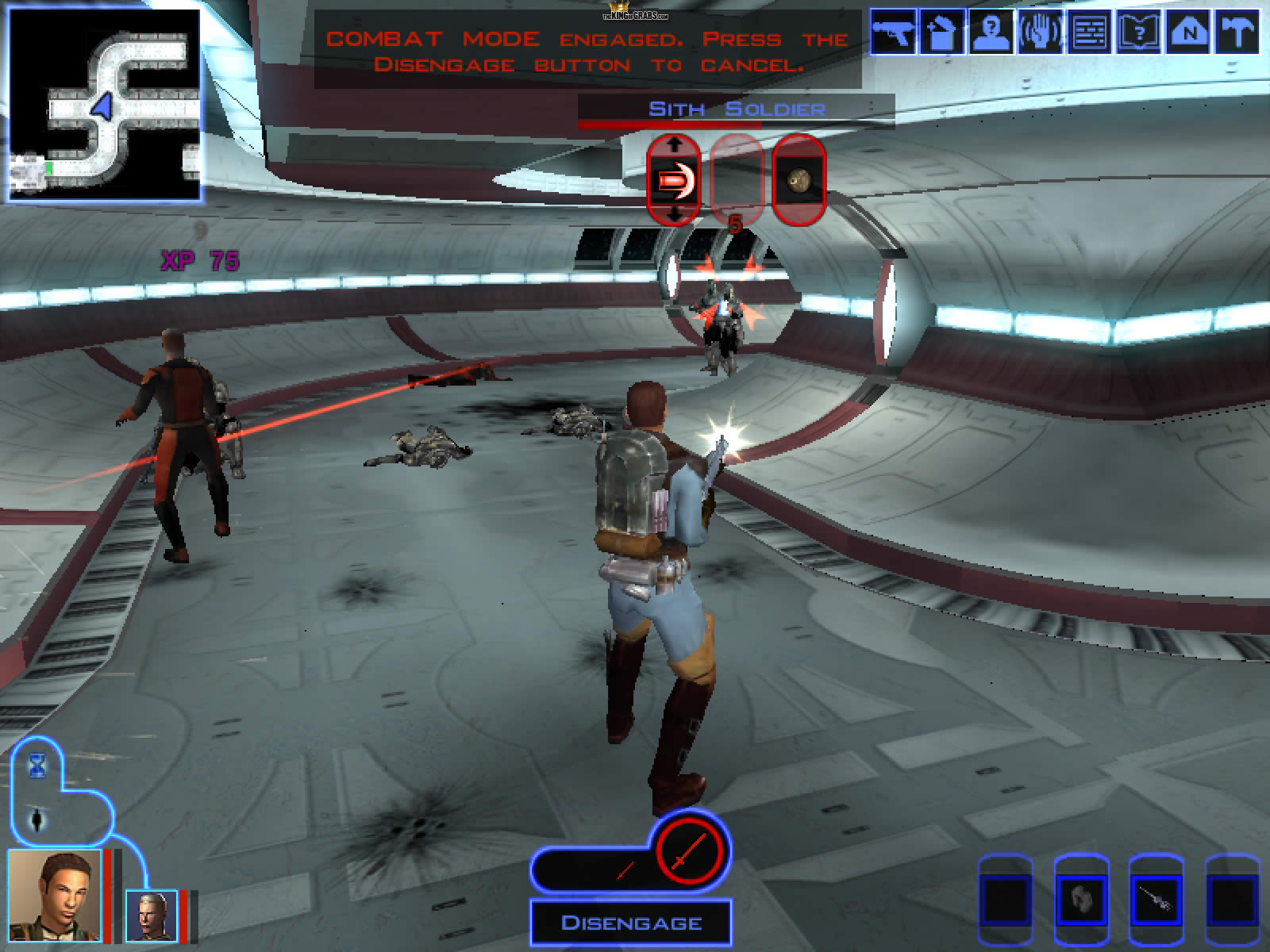The height and width of the screenshot is (952, 1270).
Task: Throw the grenade at the Sith Soldier
Action: [799, 180]
